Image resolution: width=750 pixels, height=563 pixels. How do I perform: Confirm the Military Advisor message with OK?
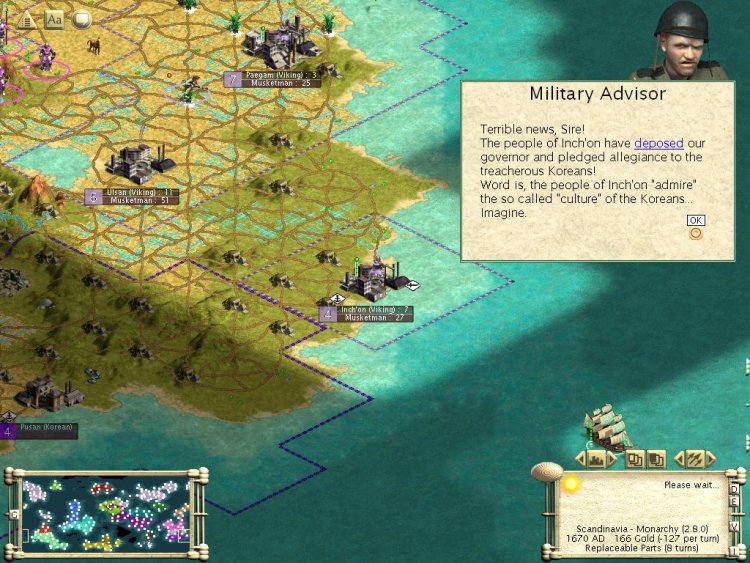(695, 220)
